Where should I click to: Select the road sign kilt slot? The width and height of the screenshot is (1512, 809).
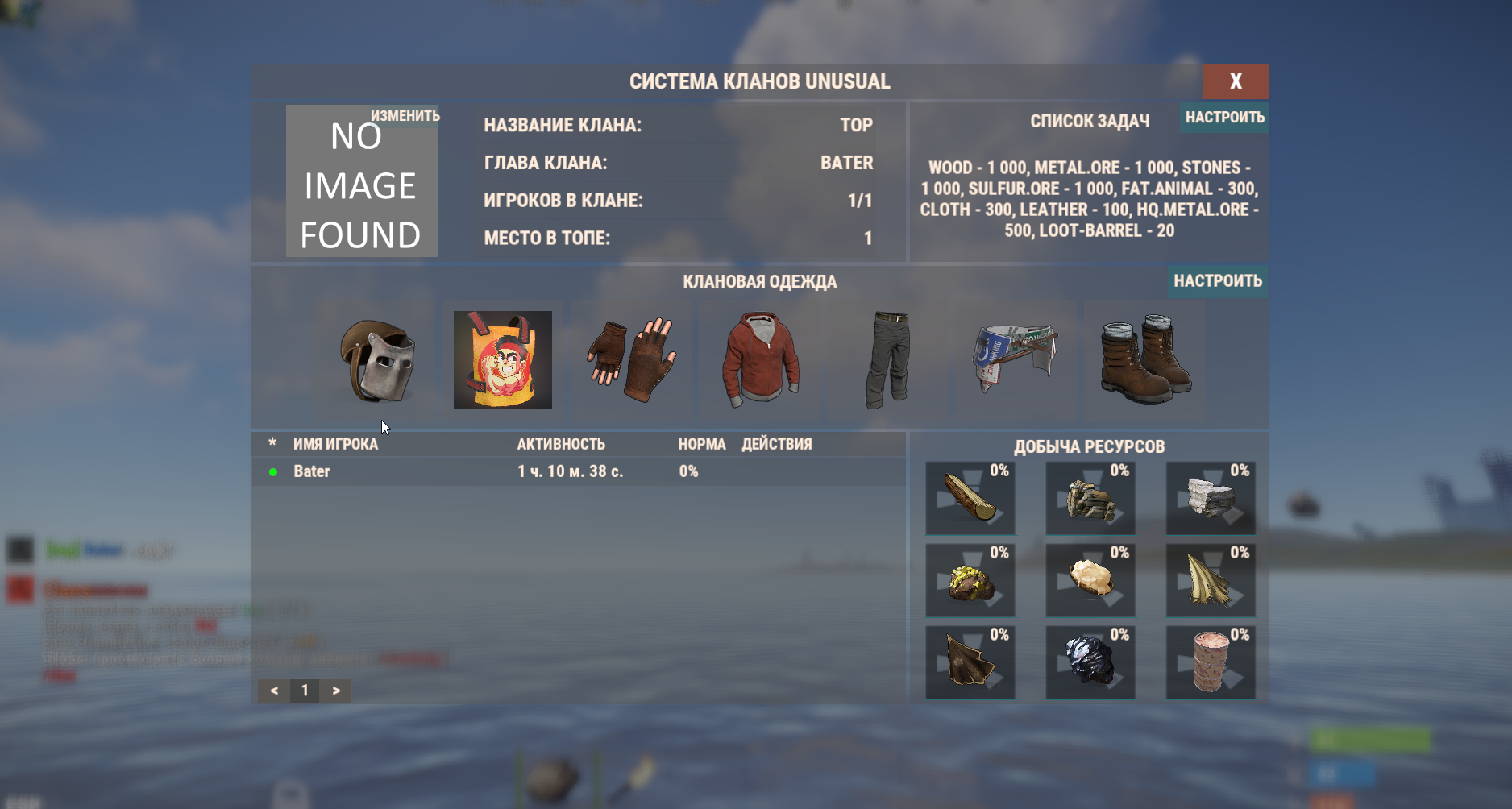tap(1015, 360)
